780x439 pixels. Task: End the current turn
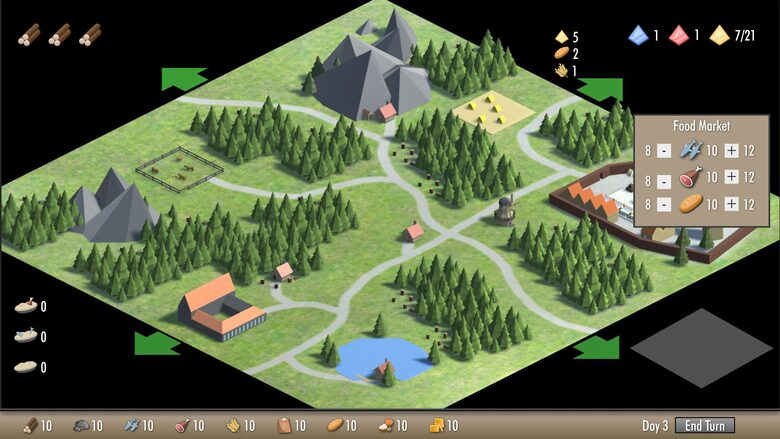(x=704, y=425)
